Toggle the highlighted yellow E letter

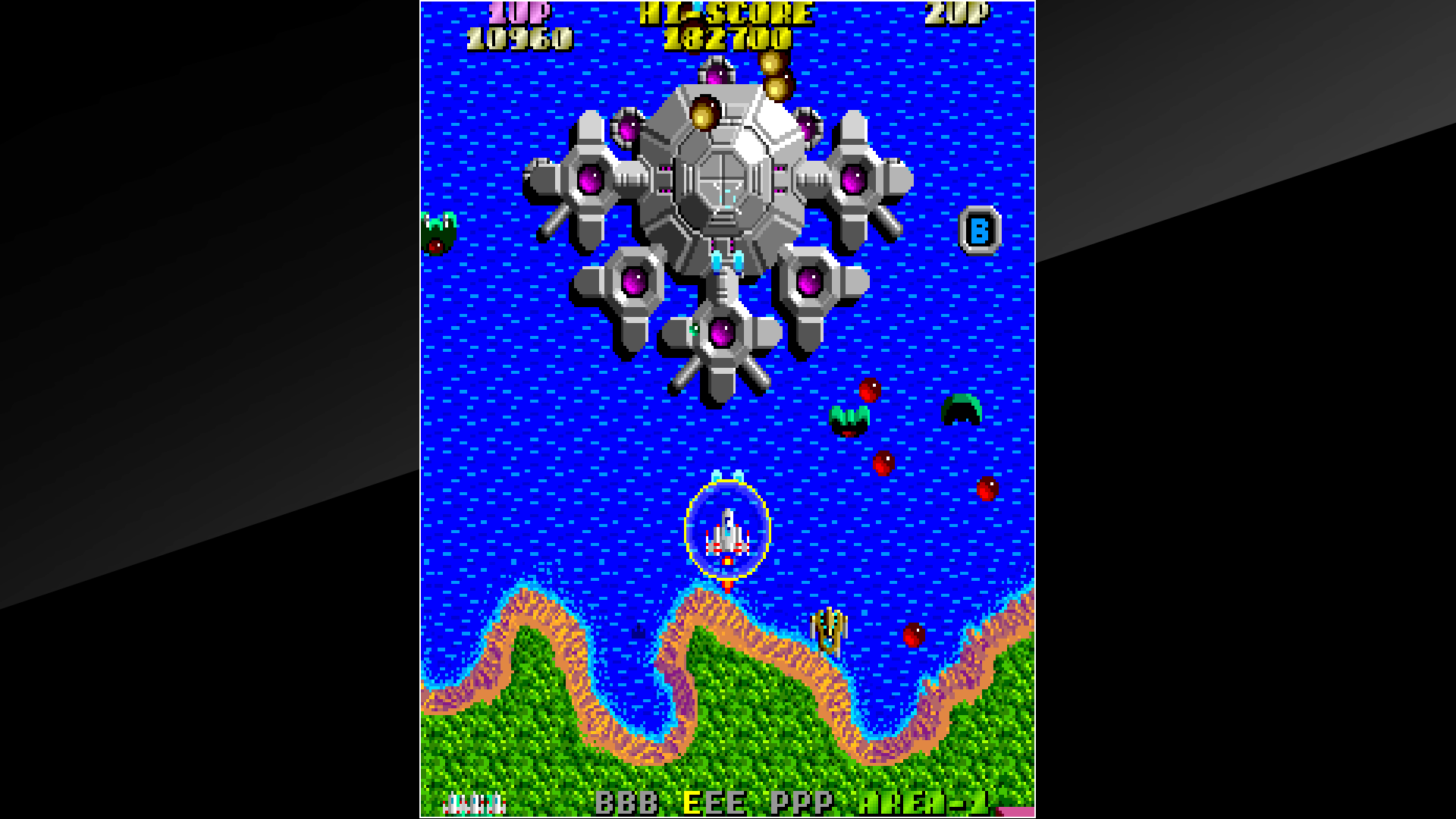click(x=690, y=800)
